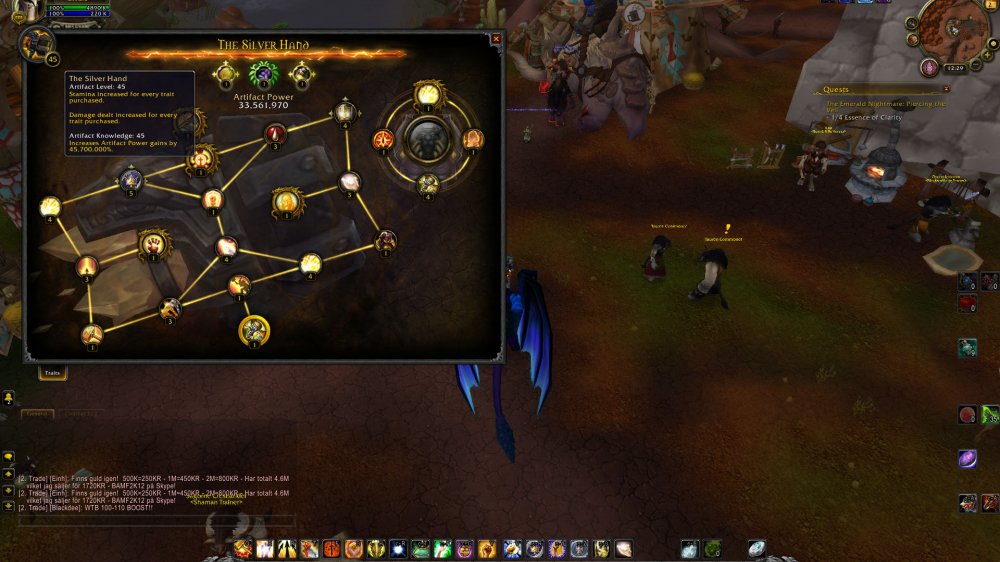Image resolution: width=1000 pixels, height=562 pixels.
Task: Click the large central lion-crest trait
Action: [428, 139]
